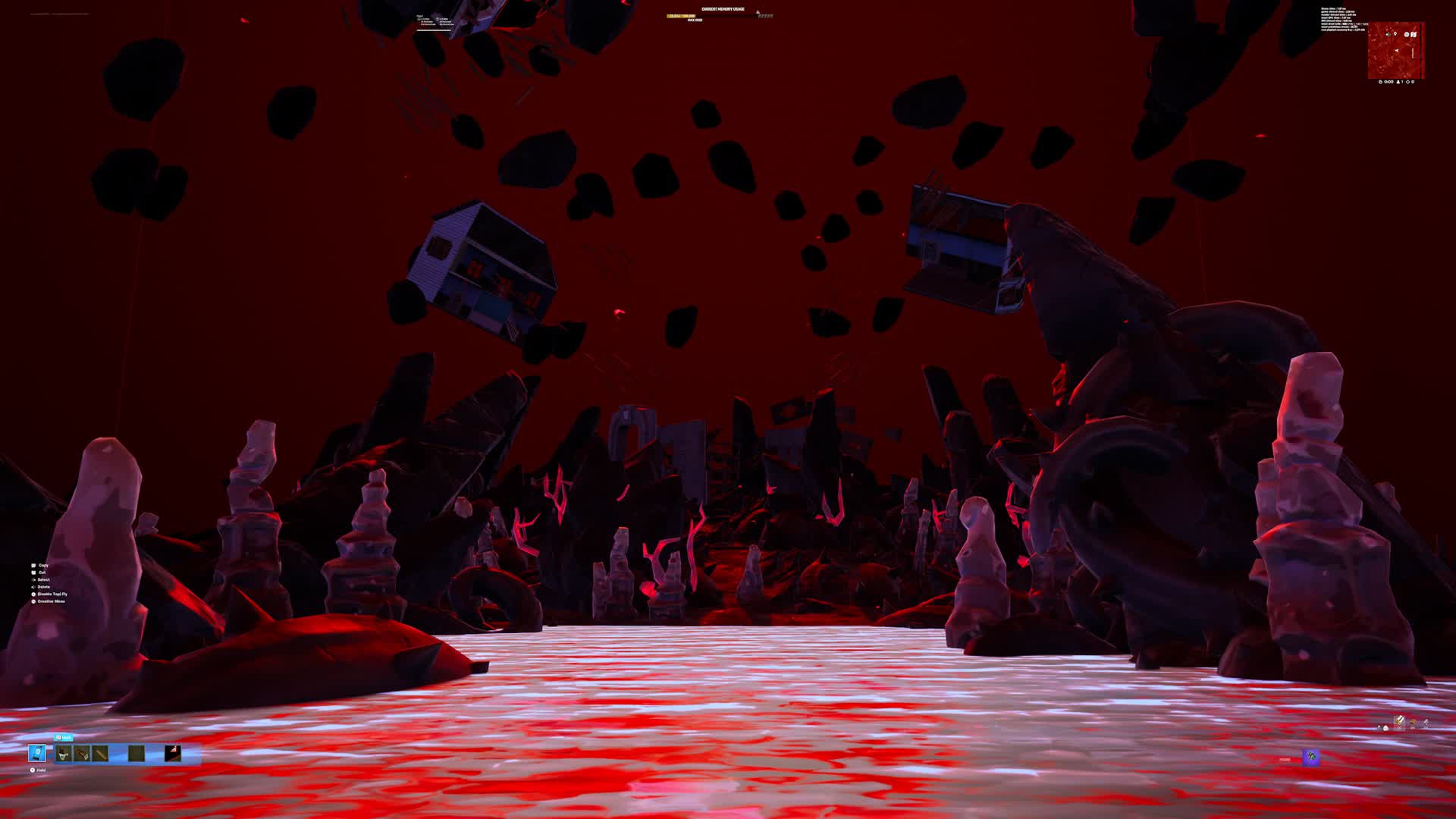The height and width of the screenshot is (819, 1456).
Task: Expand the player count indicator
Action: [x=1400, y=82]
